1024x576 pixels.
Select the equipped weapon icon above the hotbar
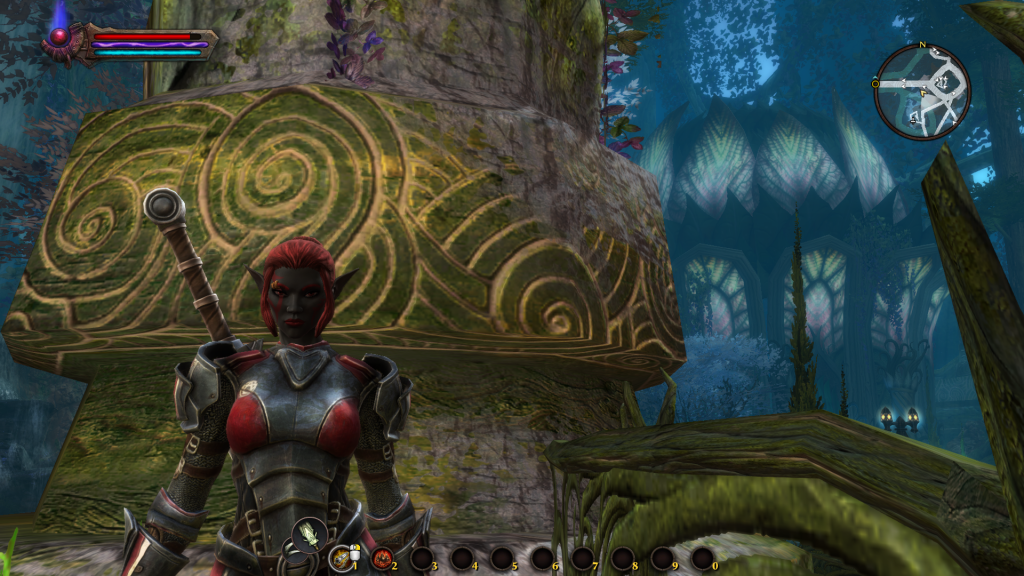coord(308,535)
